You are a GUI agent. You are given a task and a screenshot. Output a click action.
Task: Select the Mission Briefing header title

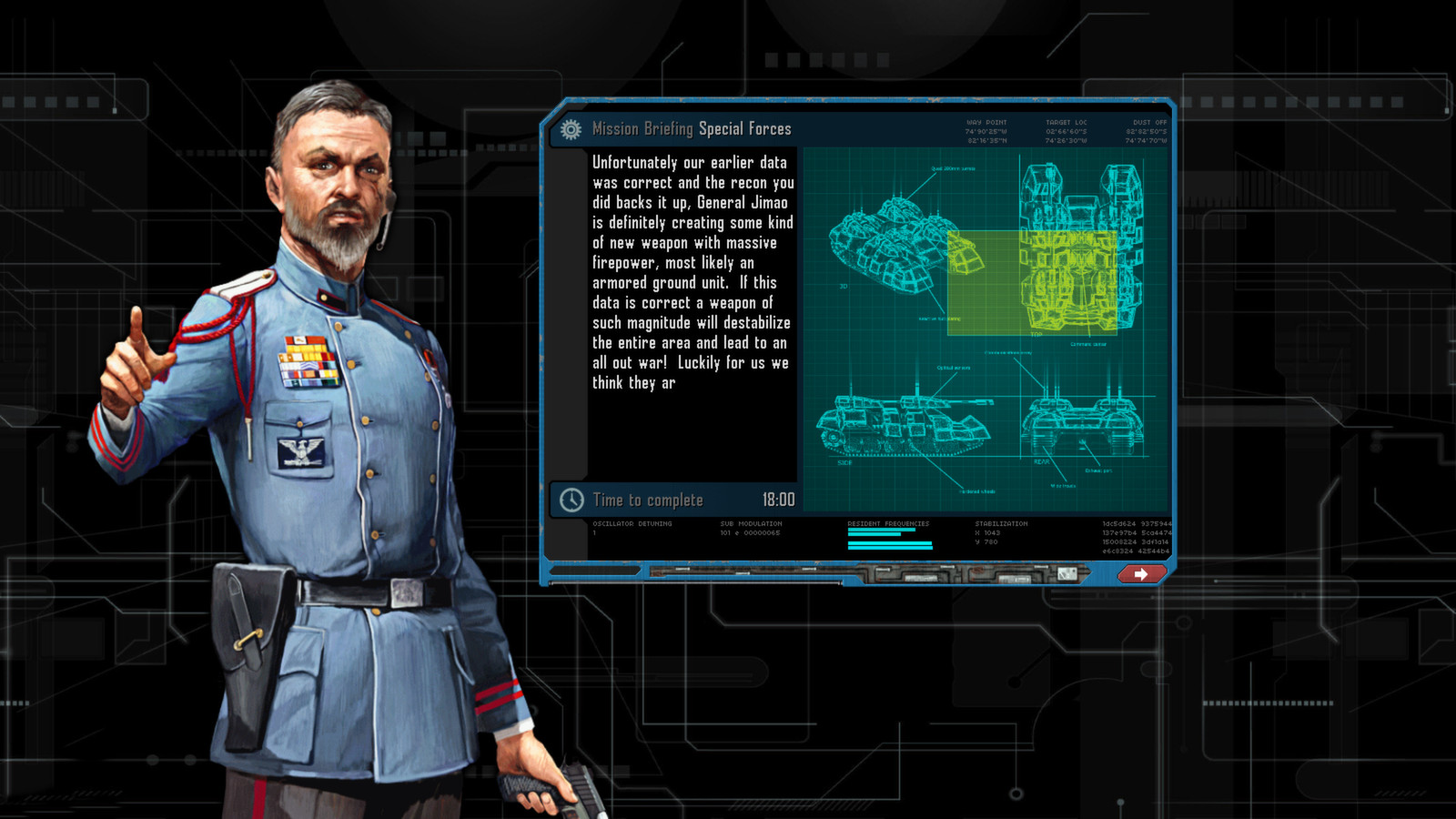643,128
